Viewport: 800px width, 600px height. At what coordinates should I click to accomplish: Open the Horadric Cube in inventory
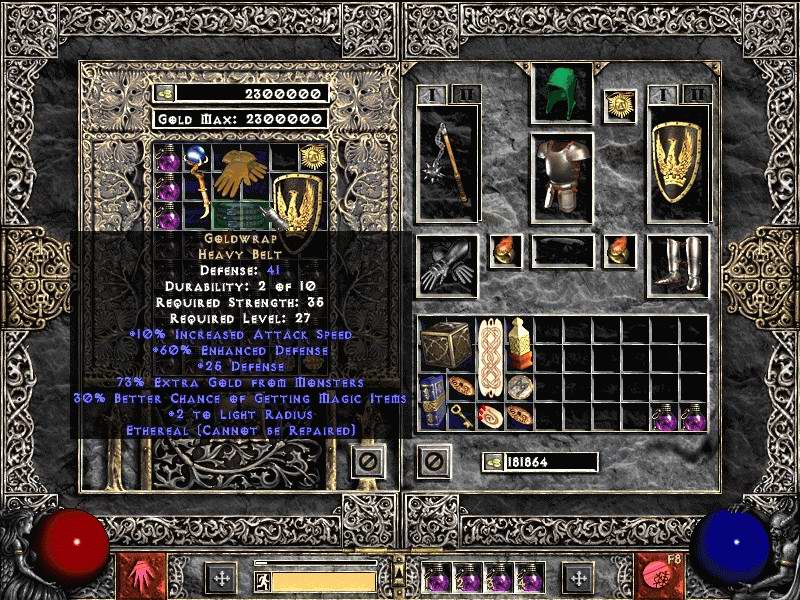point(440,343)
